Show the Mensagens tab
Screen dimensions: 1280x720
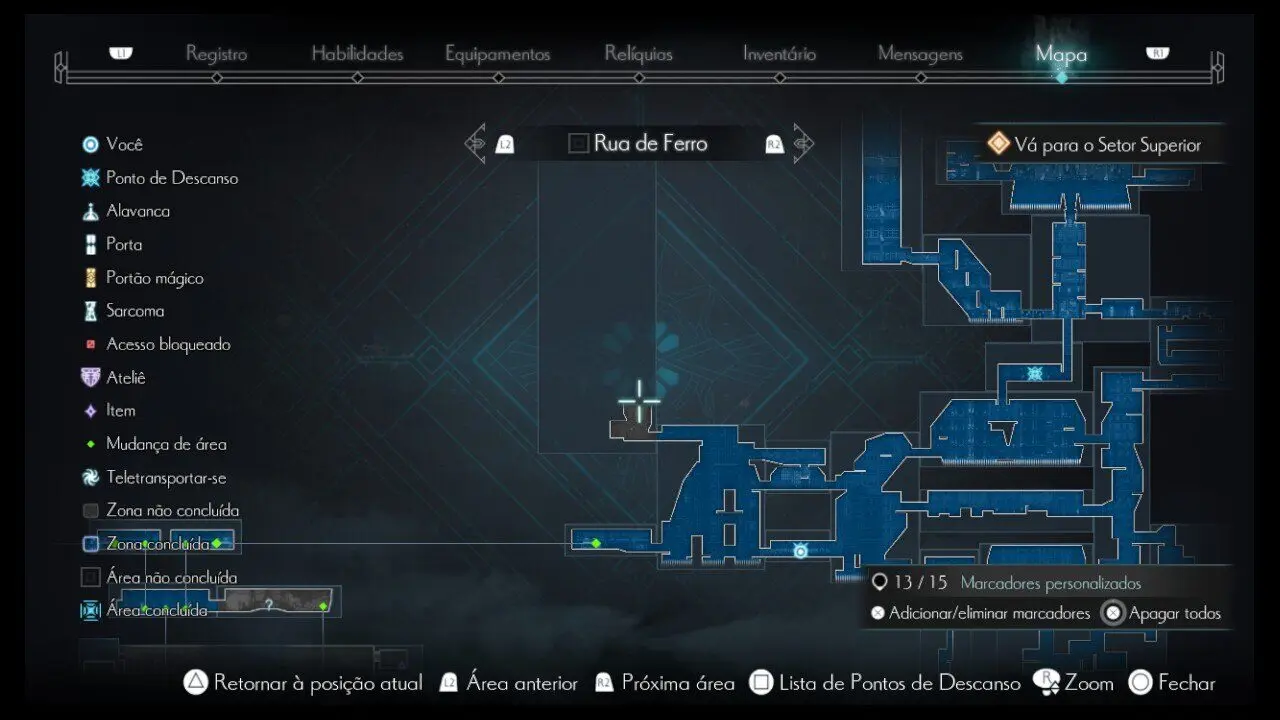pyautogui.click(x=920, y=54)
